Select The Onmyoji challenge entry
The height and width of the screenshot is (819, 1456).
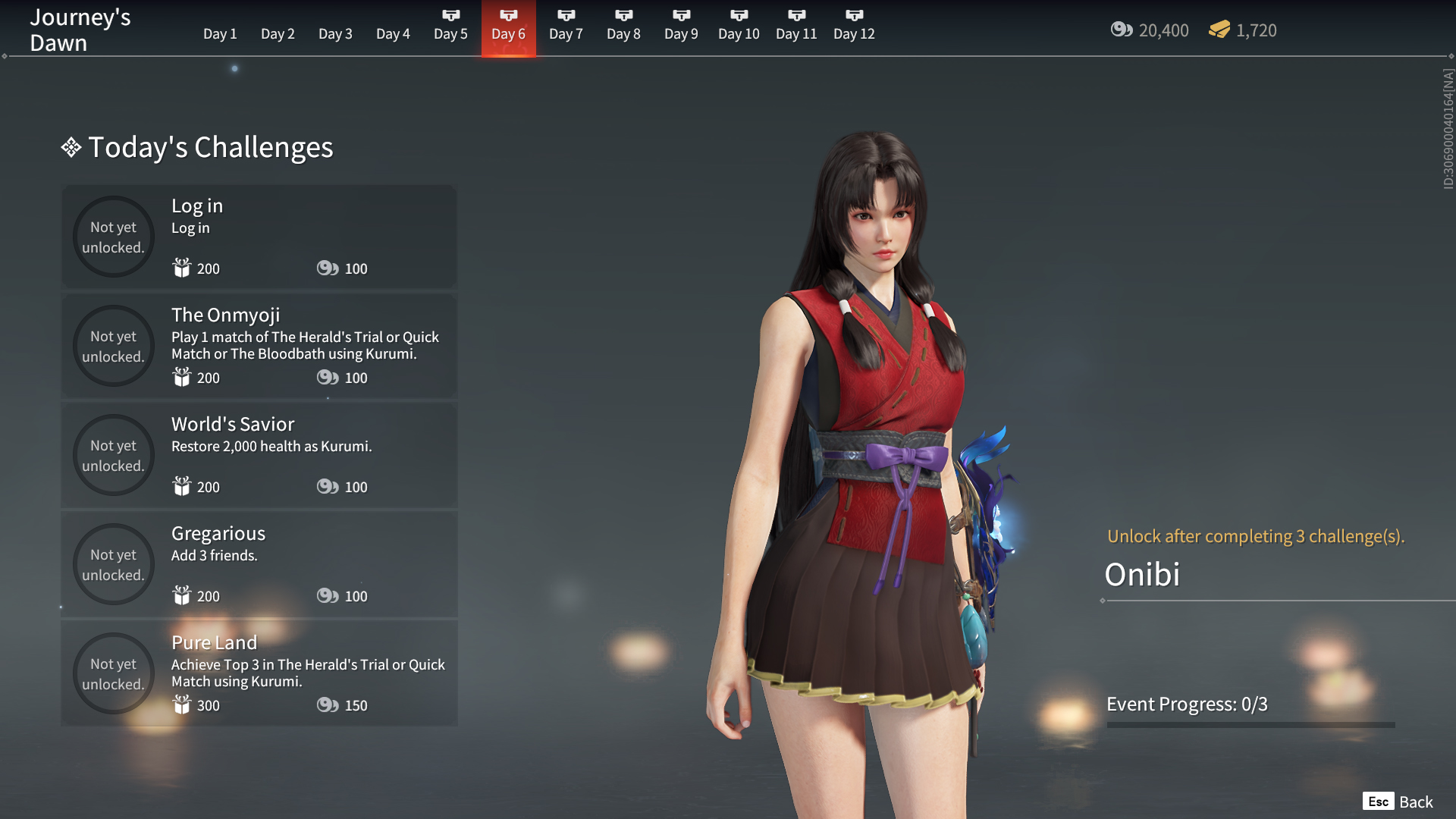259,346
